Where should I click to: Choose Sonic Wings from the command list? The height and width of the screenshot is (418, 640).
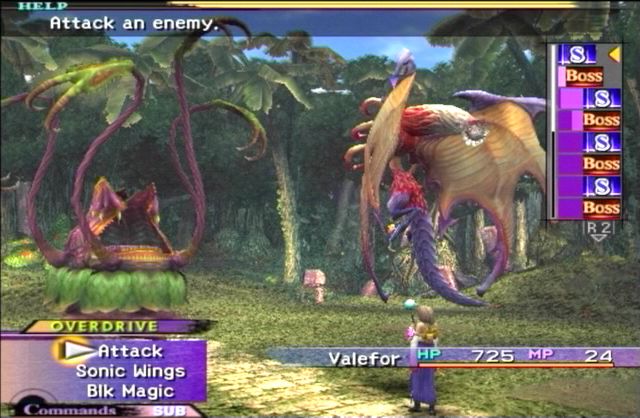coord(119,370)
